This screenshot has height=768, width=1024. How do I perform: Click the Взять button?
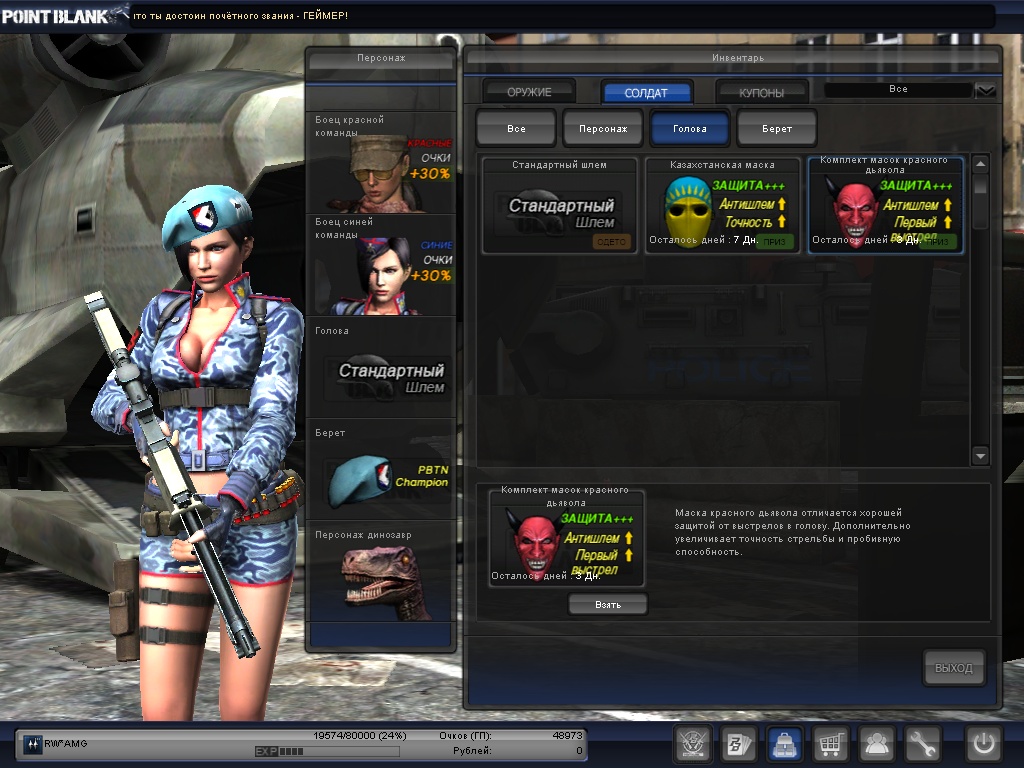pos(608,605)
